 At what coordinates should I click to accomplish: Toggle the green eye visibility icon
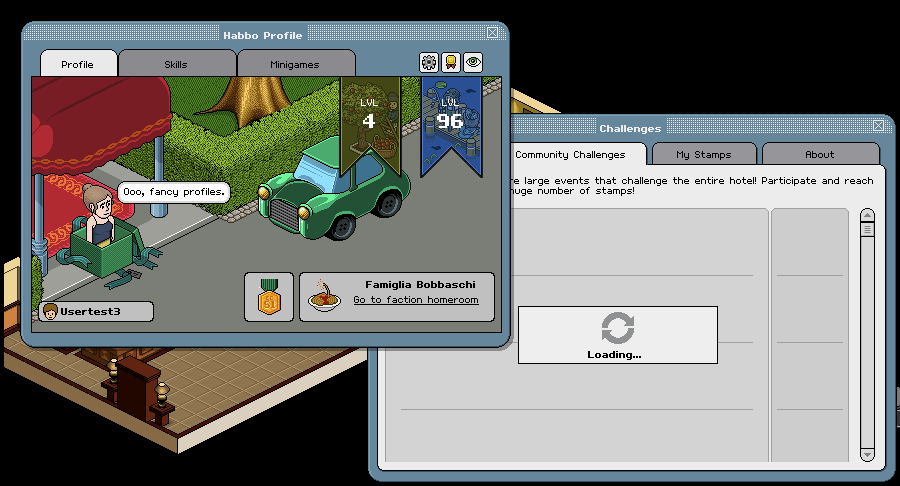point(473,62)
